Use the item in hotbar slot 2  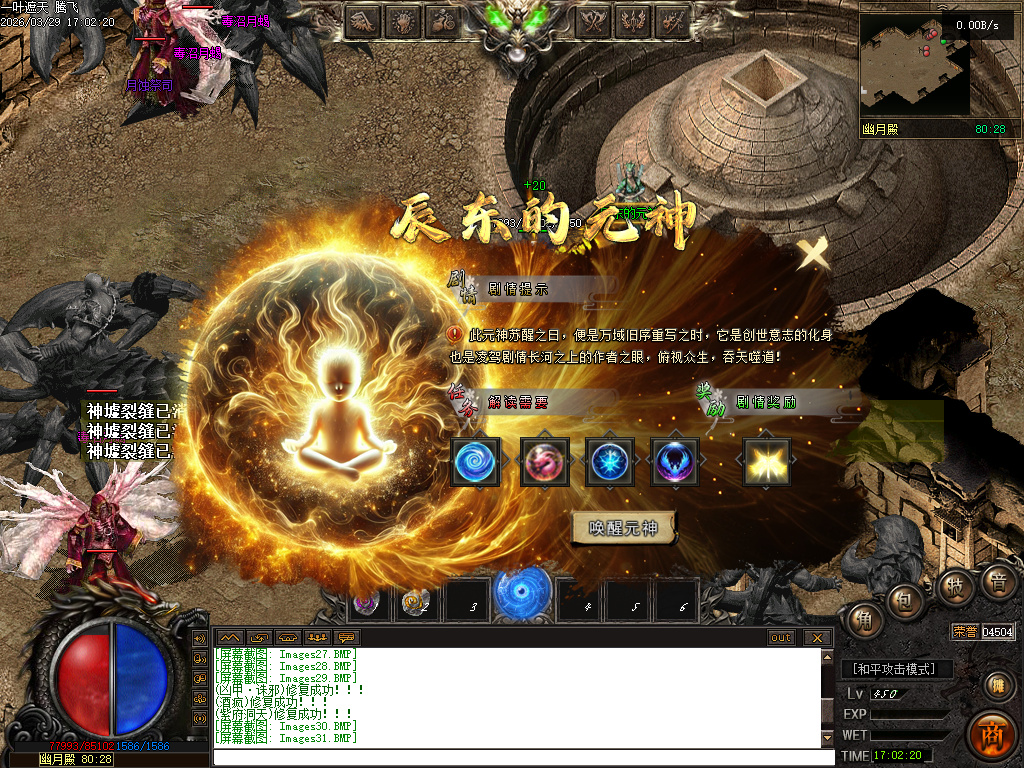(416, 602)
